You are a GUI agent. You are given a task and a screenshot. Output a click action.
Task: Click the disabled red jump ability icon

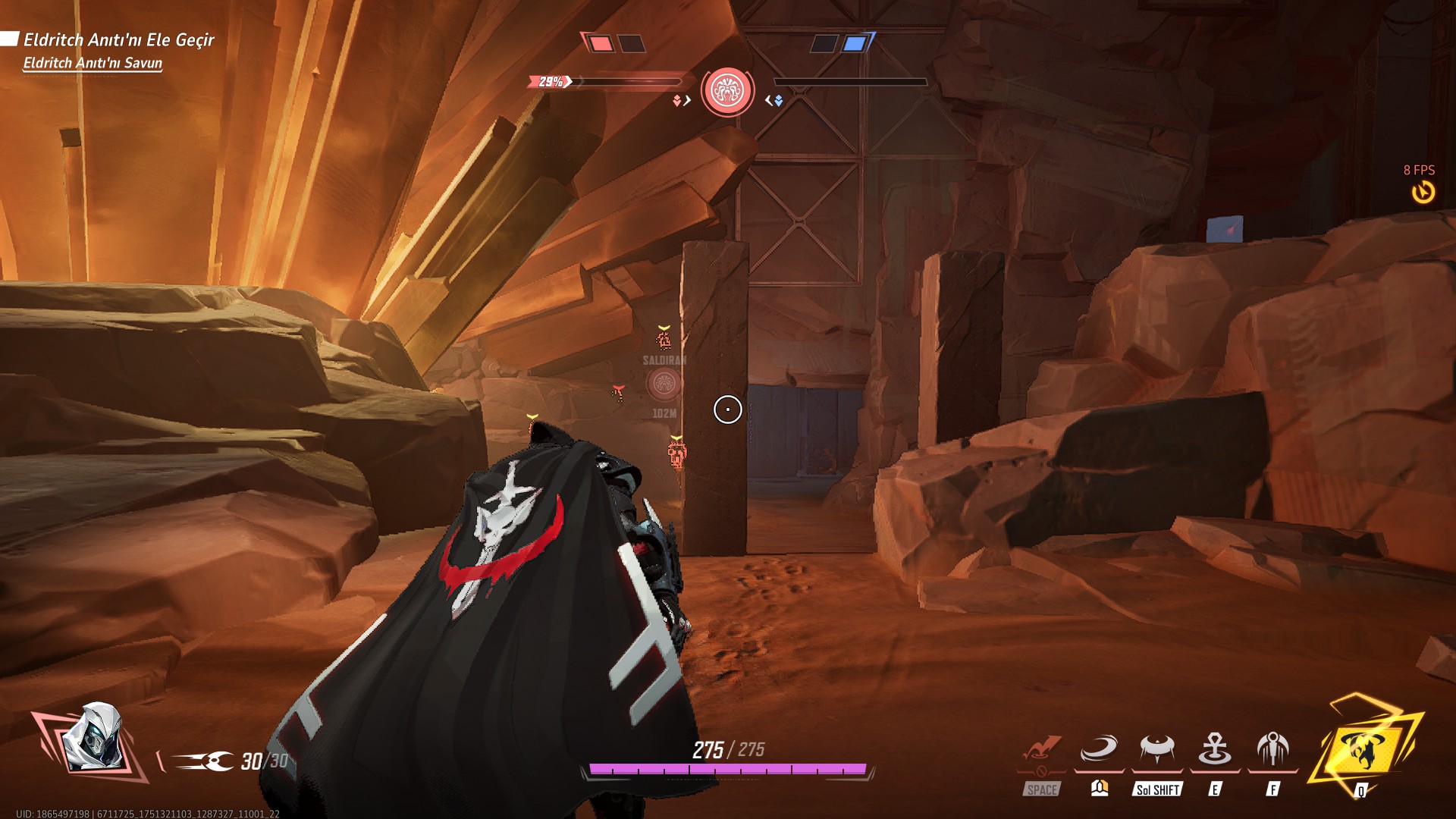coord(1041,750)
